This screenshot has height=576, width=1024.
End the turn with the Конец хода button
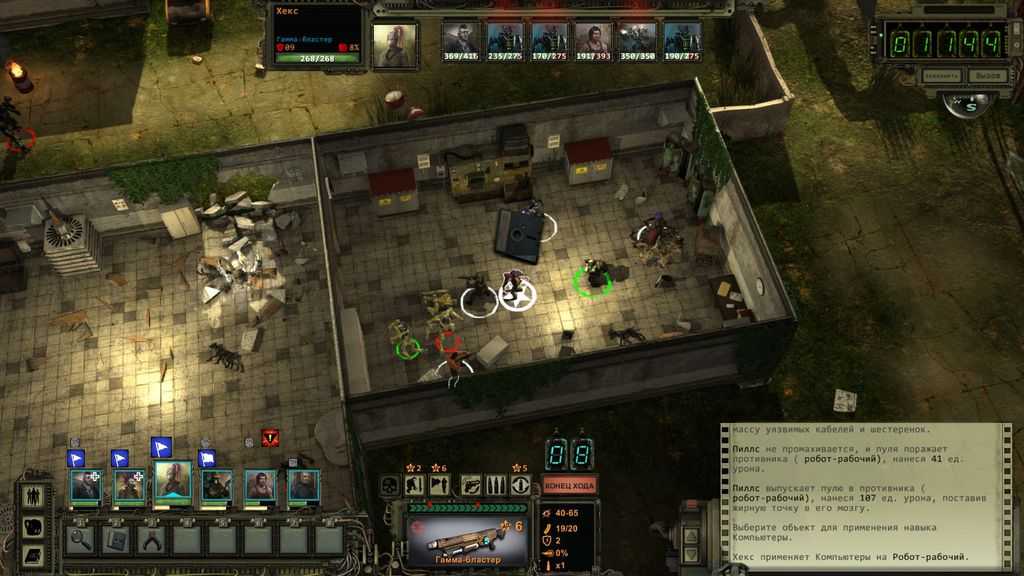[571, 485]
